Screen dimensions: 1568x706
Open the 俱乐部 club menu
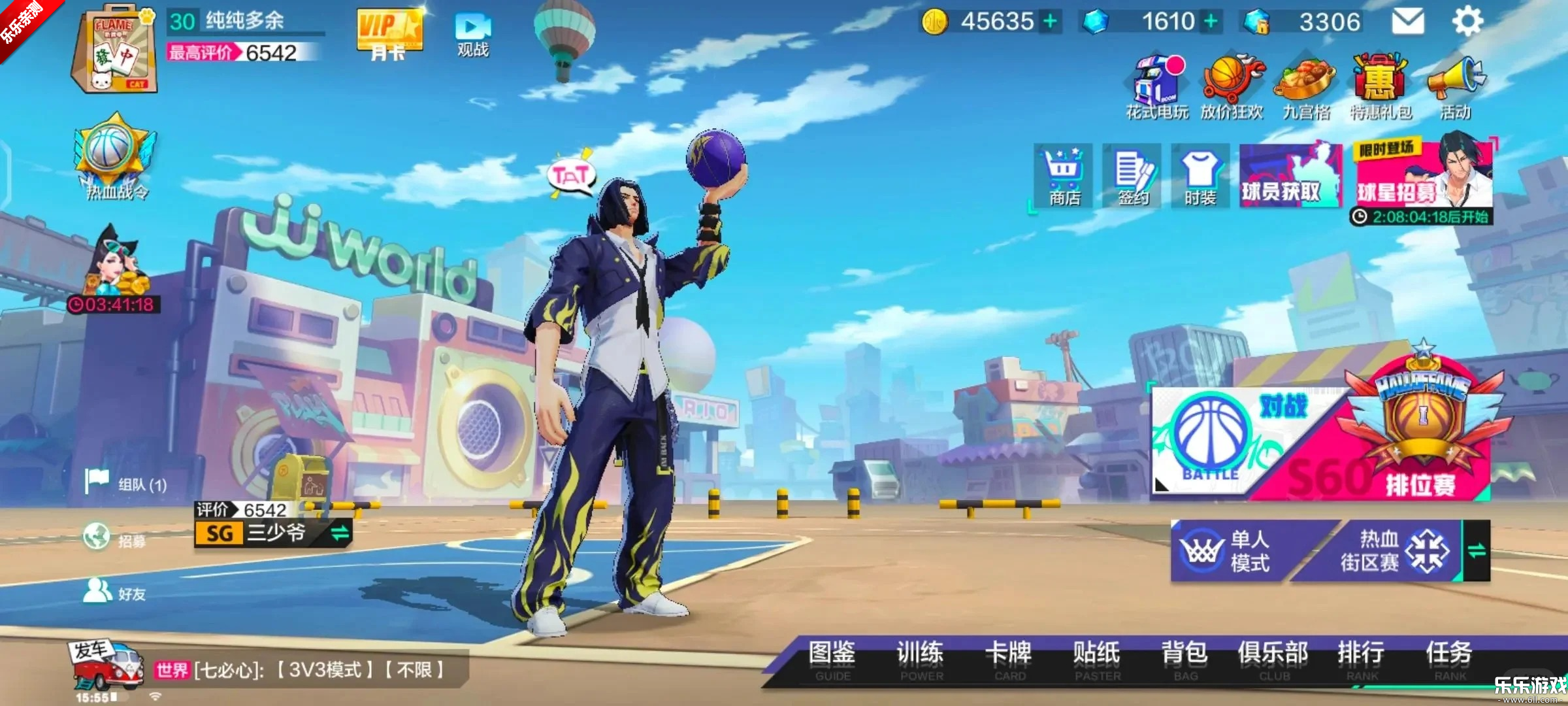pyautogui.click(x=1273, y=660)
